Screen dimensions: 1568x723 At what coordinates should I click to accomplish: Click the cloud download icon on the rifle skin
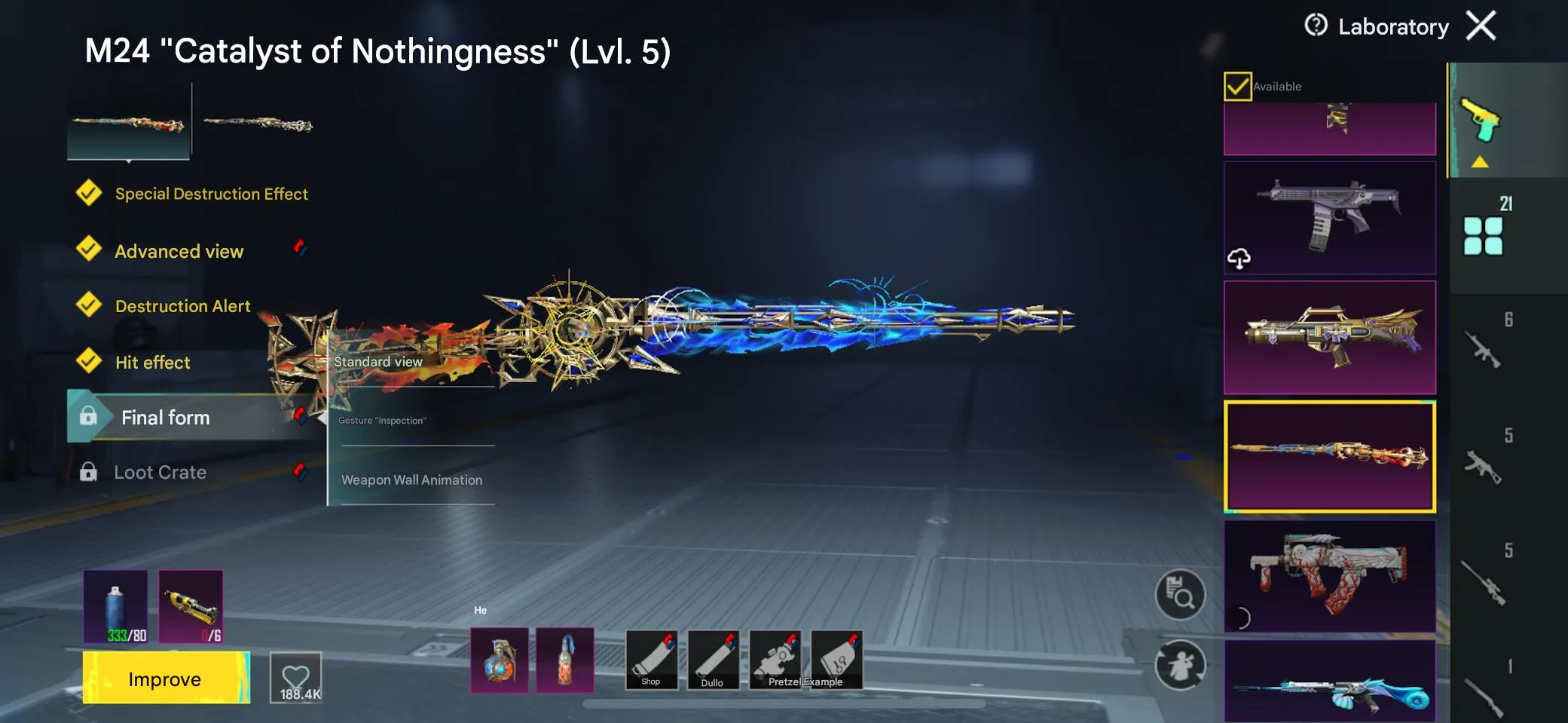(1239, 260)
